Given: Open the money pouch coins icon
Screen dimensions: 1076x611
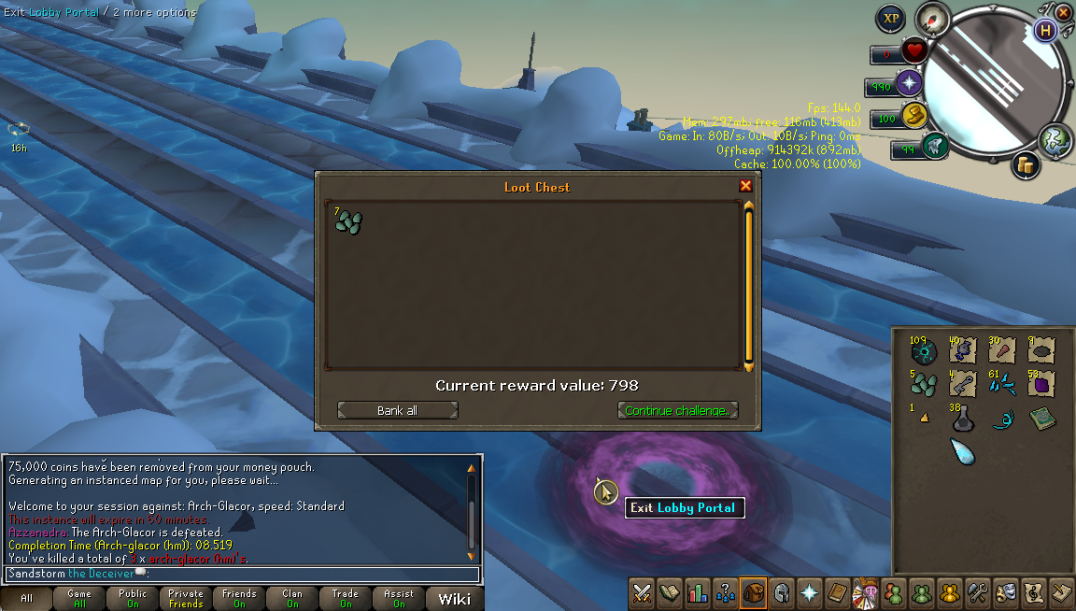Looking at the screenshot, I should pyautogui.click(x=1025, y=166).
